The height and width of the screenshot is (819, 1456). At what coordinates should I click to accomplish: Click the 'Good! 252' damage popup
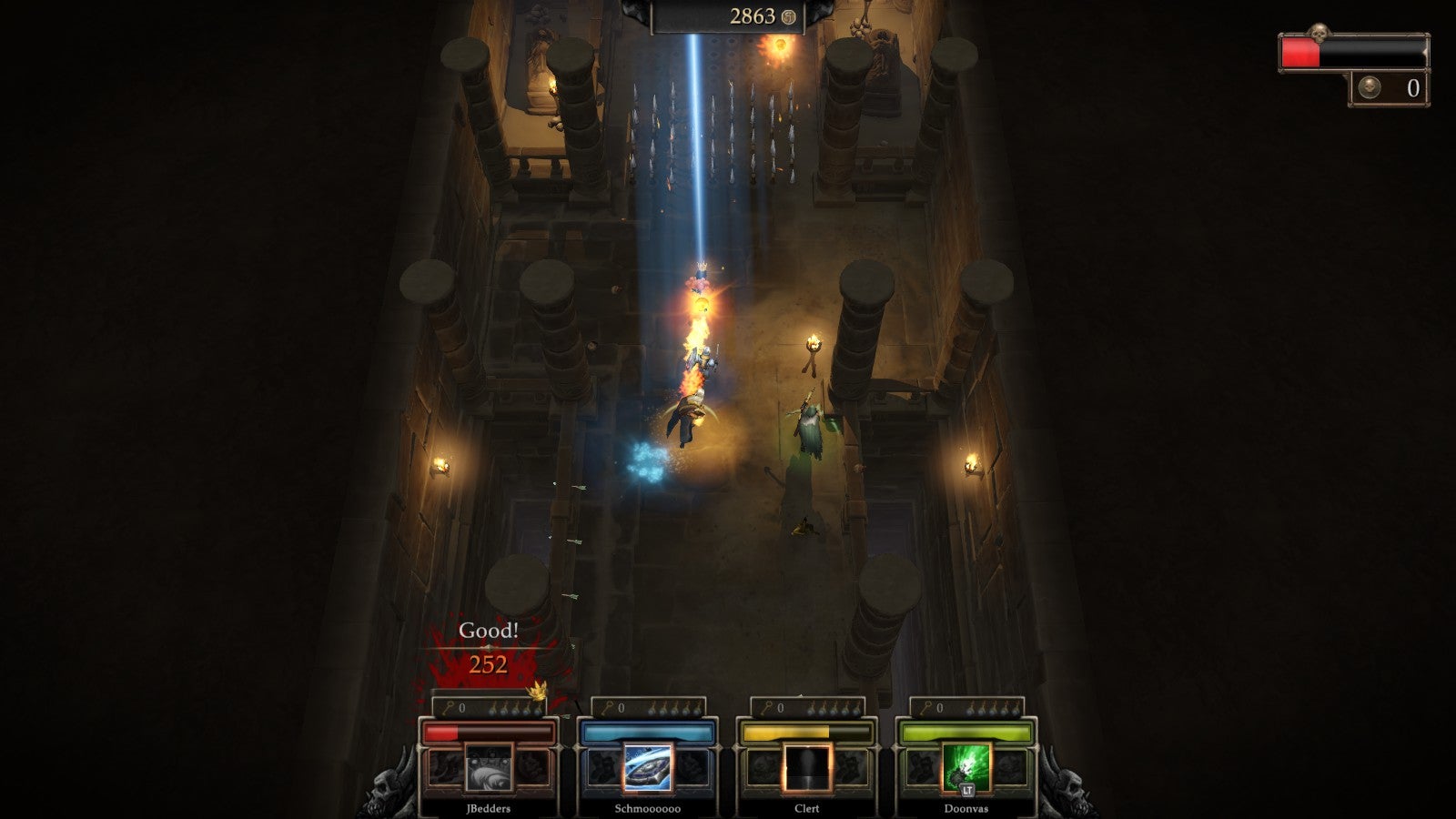coord(487,646)
